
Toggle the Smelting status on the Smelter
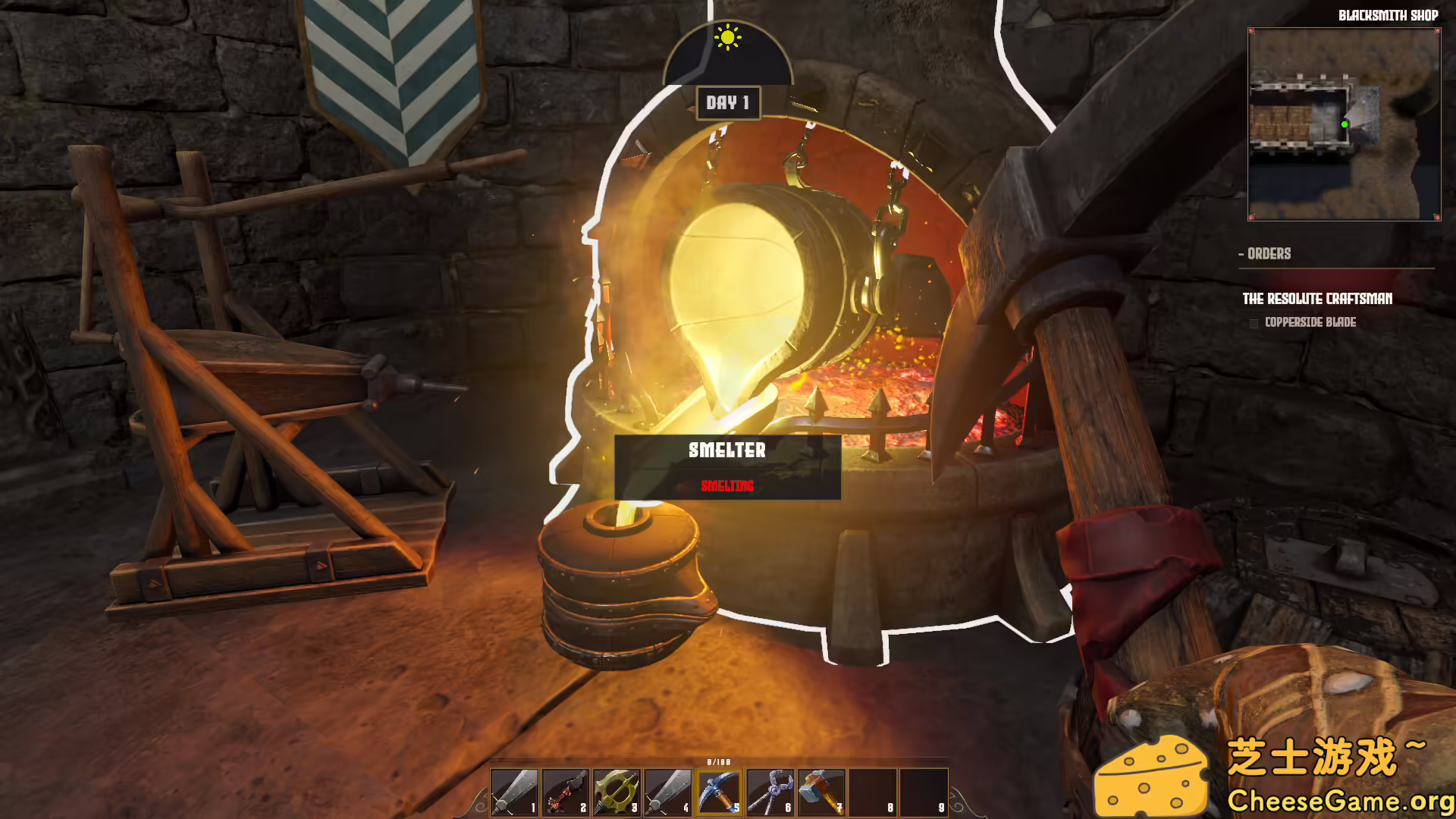[x=727, y=486]
